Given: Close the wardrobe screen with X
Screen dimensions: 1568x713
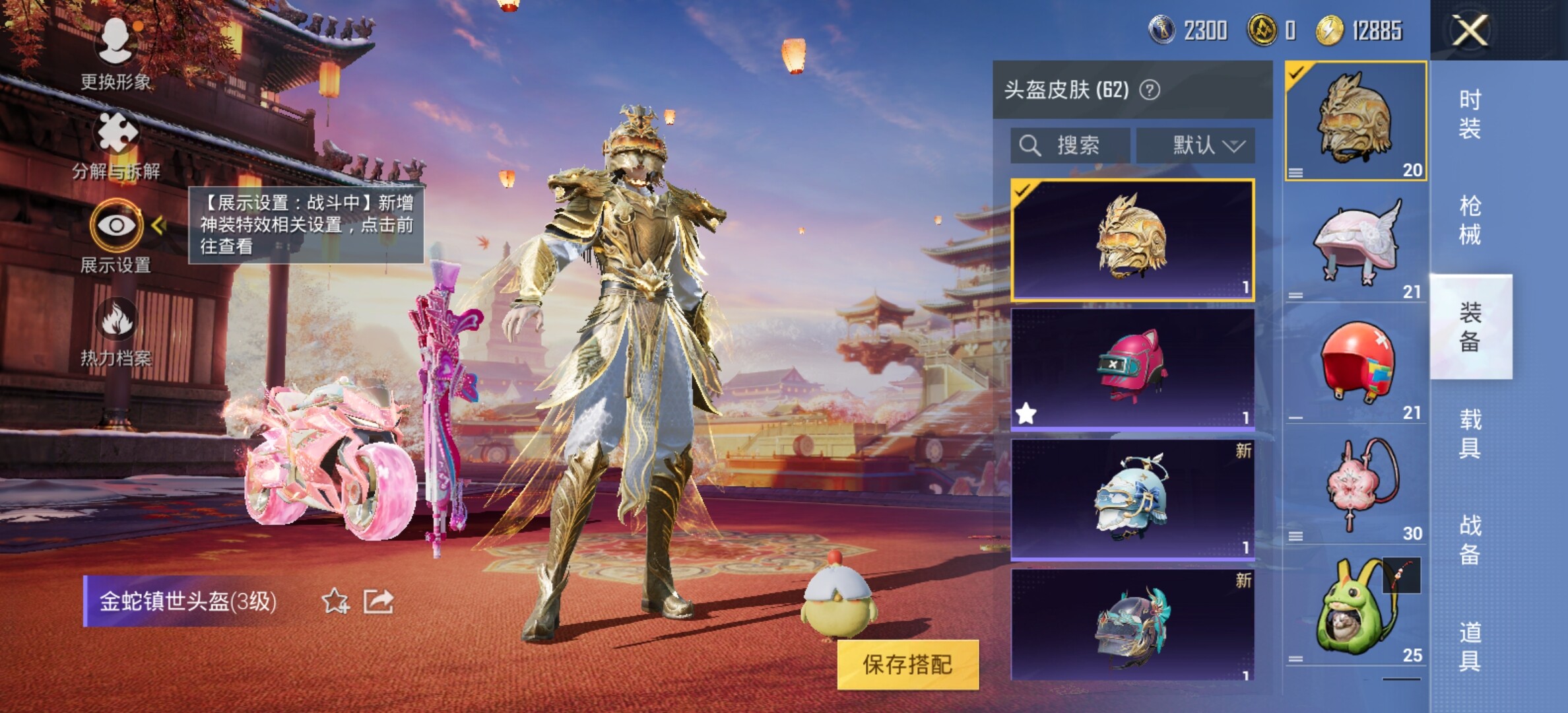Looking at the screenshot, I should 1470,30.
